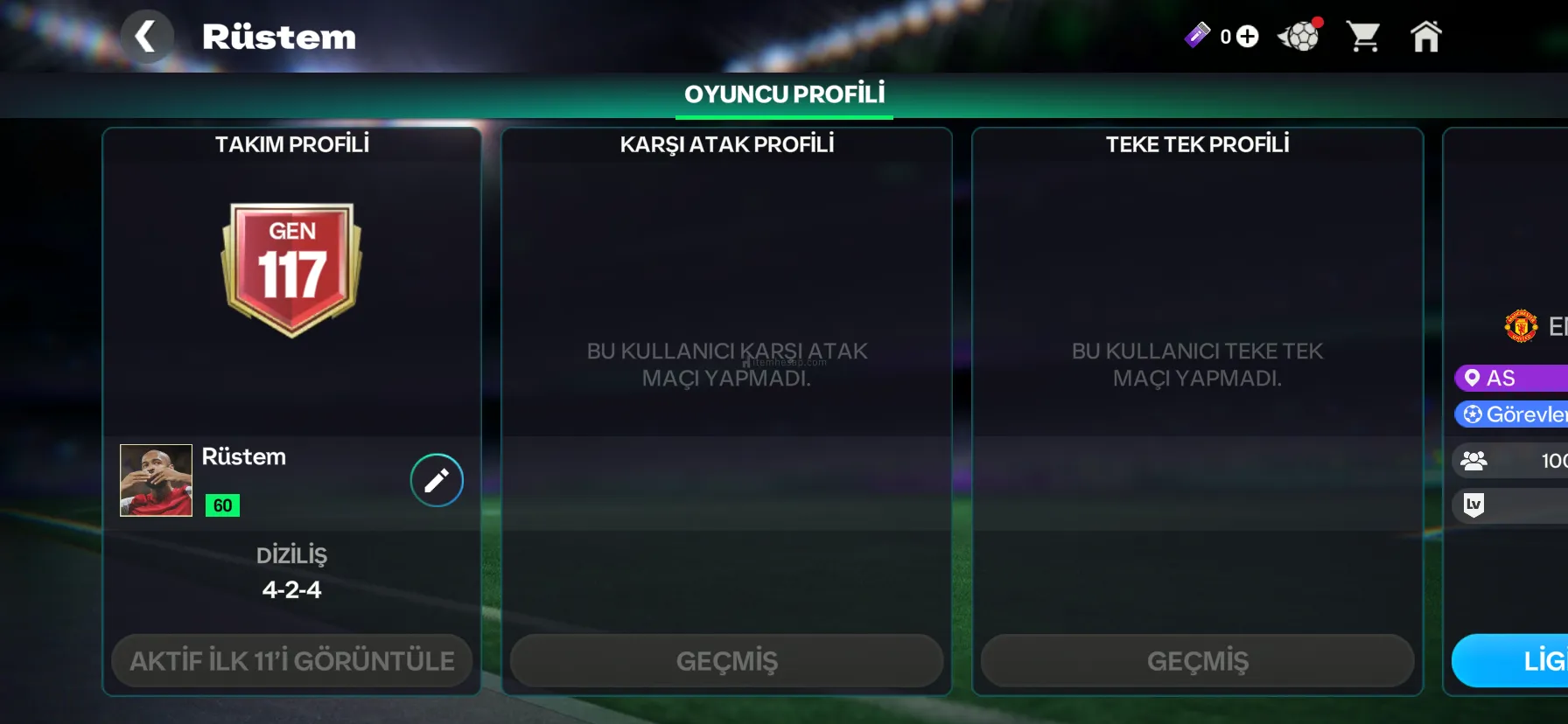Select the Oyuncu Profili tab

pyautogui.click(x=784, y=94)
